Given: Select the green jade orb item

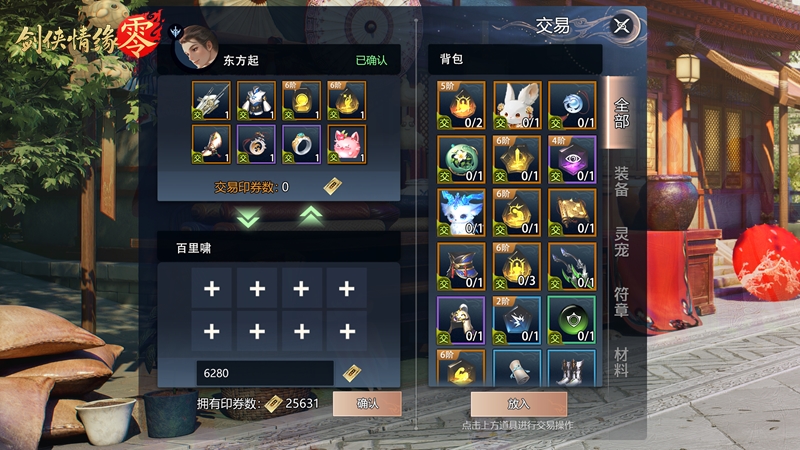Looking at the screenshot, I should [462, 159].
